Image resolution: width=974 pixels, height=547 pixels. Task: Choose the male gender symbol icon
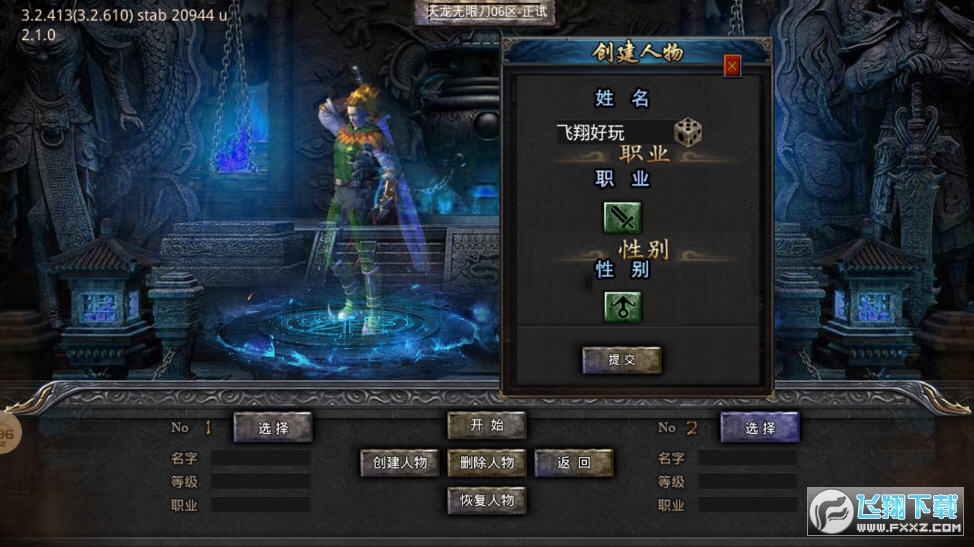[x=622, y=307]
